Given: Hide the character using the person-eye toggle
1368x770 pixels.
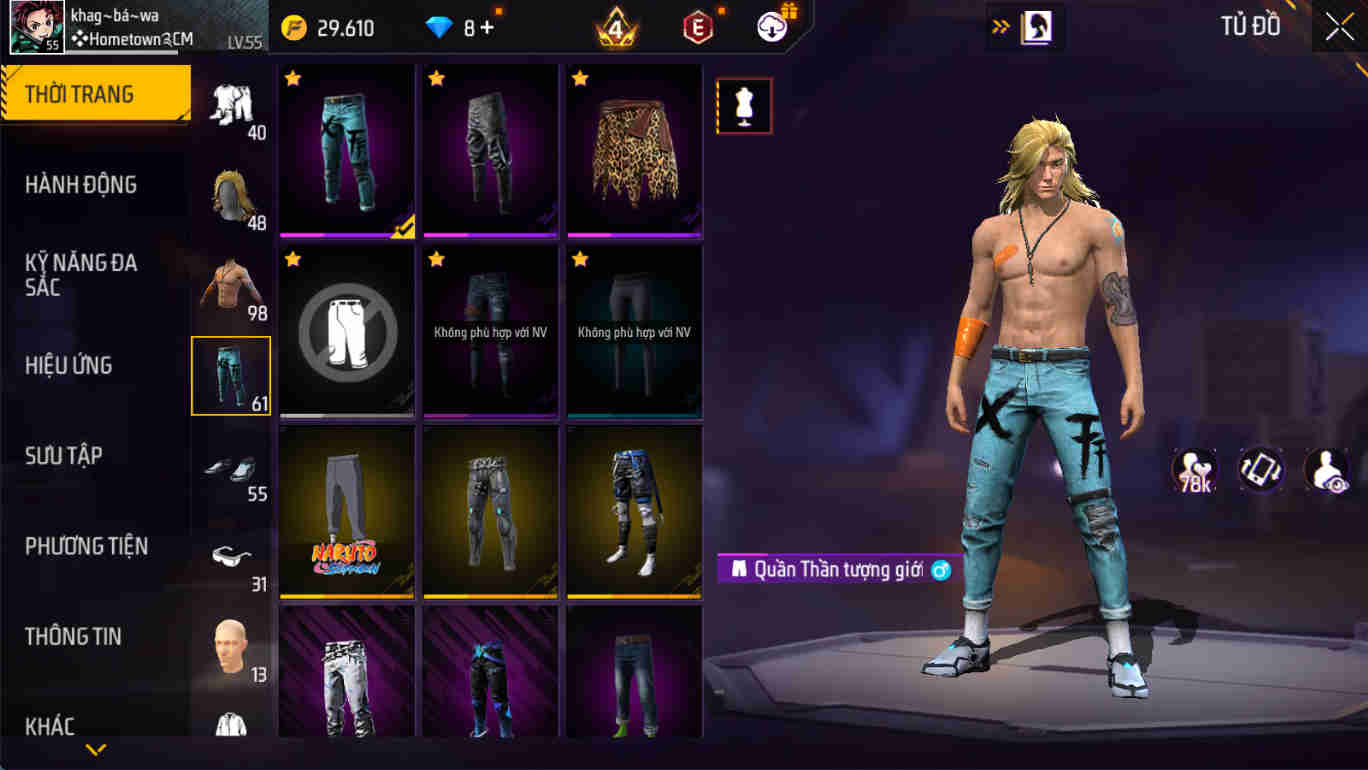Looking at the screenshot, I should coord(1328,468).
